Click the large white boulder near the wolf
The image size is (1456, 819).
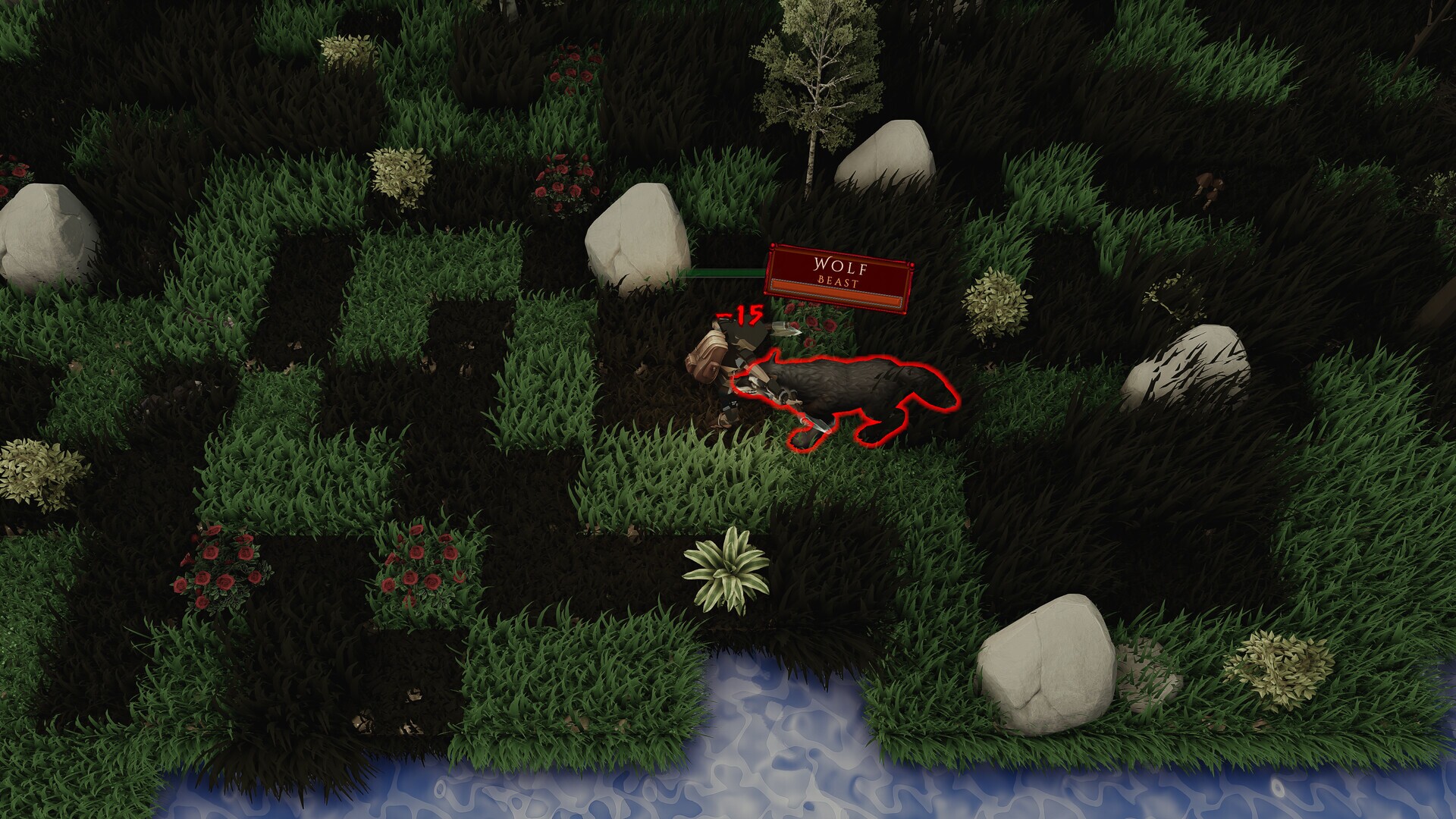pyautogui.click(x=637, y=235)
